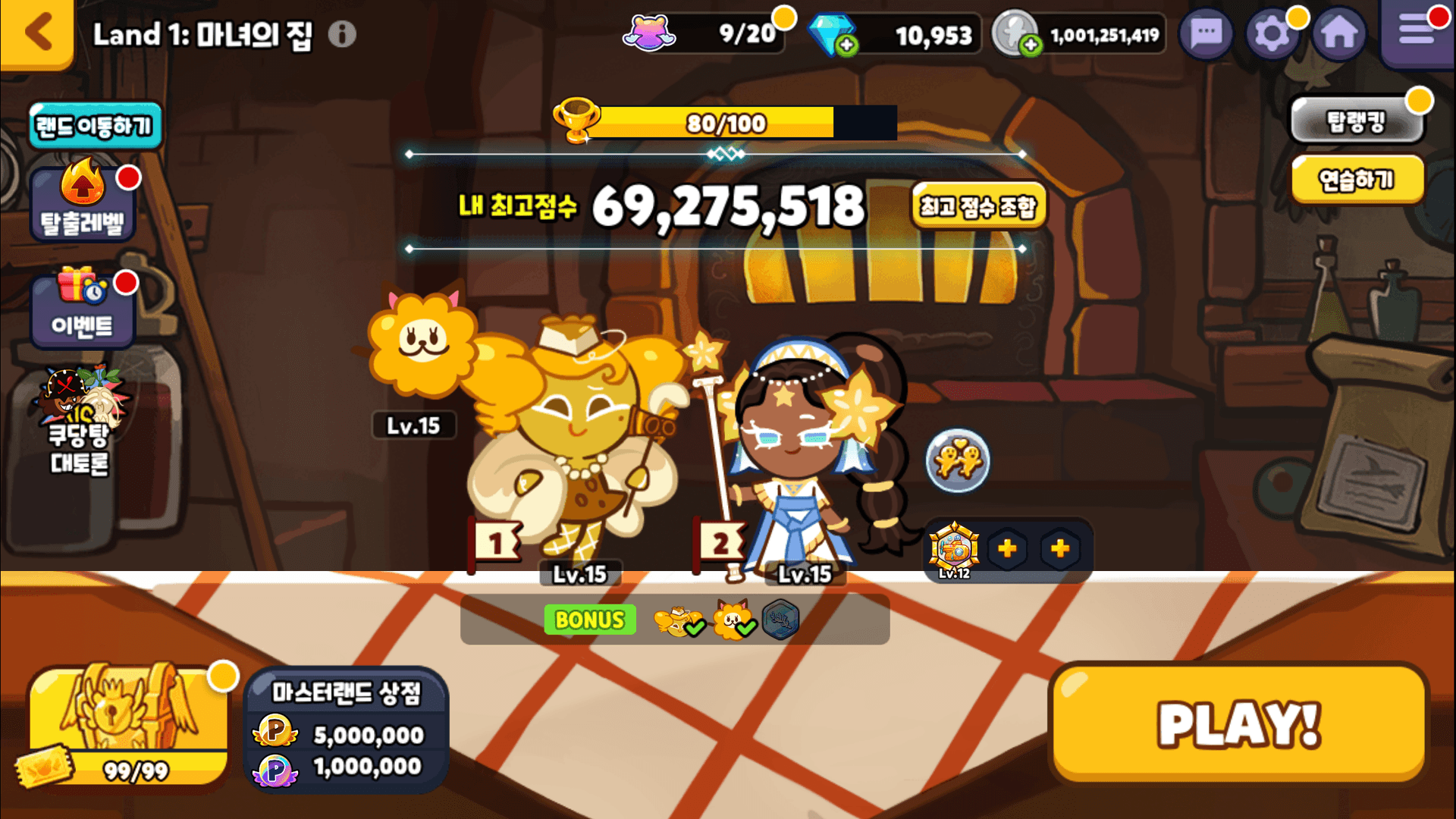Show the 최고 점수 조합 combination
Screen dimensions: 1456x819
coord(977,206)
